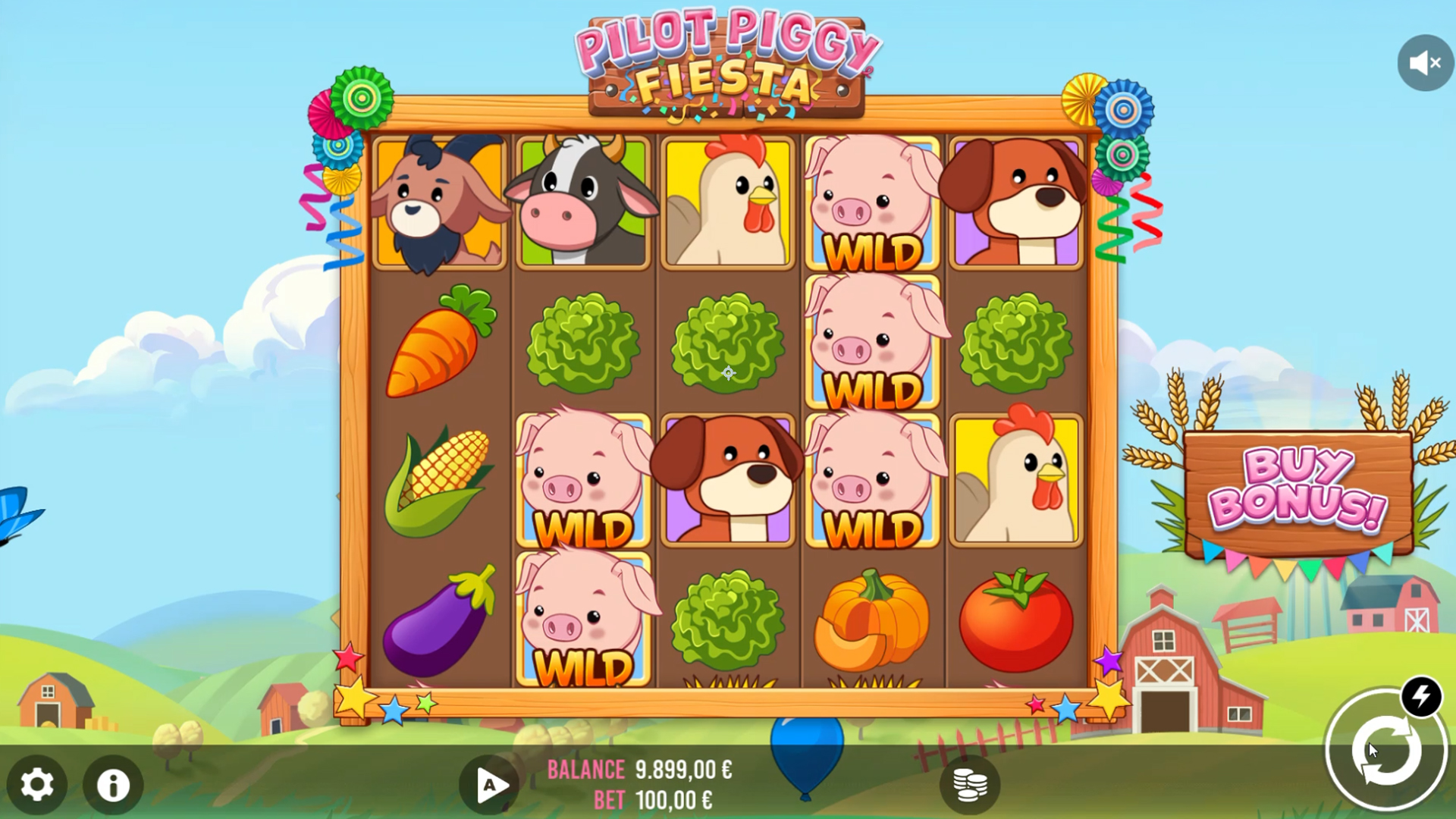Activate the autoplay button

(x=489, y=784)
